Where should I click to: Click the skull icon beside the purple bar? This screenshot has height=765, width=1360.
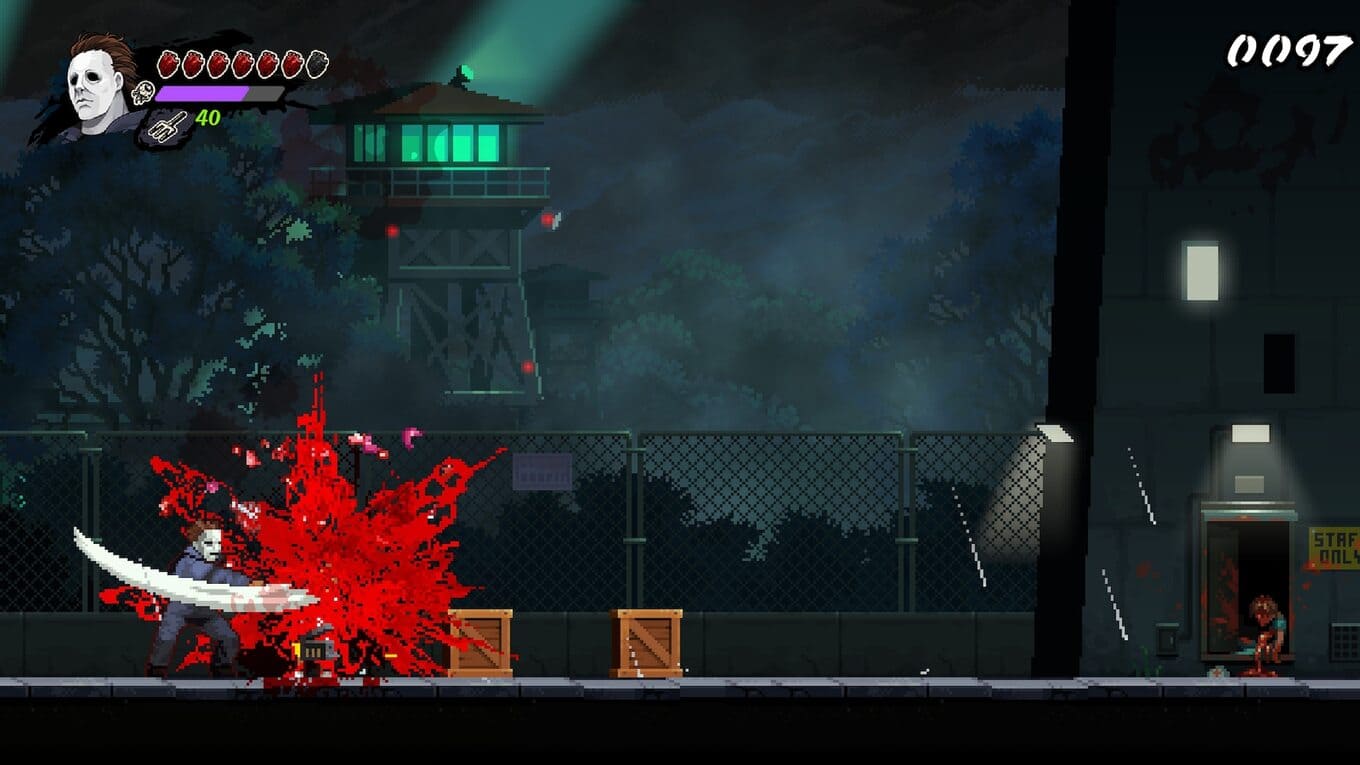click(143, 94)
